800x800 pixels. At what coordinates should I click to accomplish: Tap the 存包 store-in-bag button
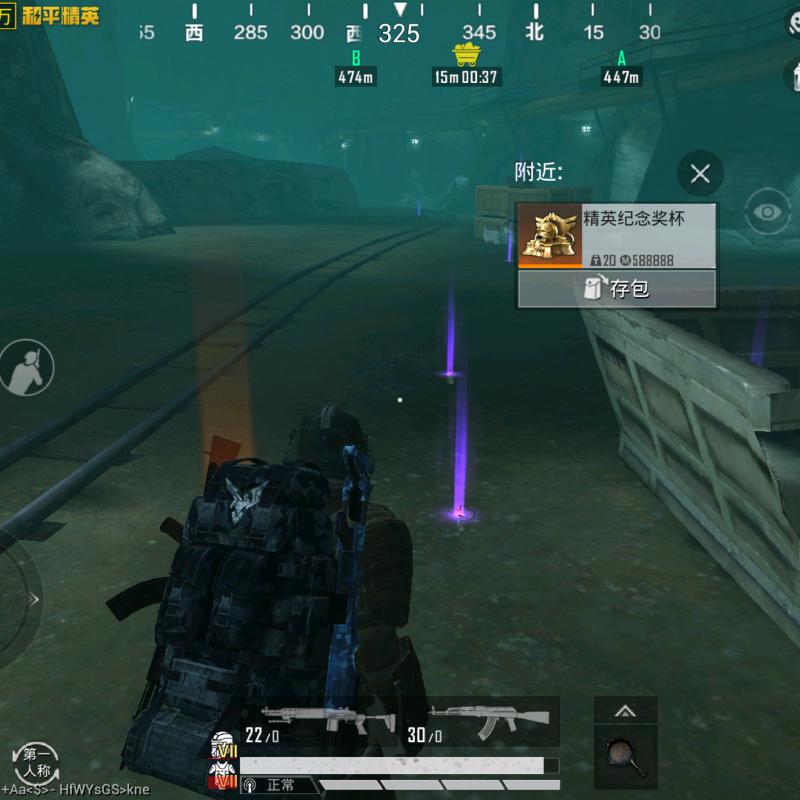pyautogui.click(x=616, y=289)
